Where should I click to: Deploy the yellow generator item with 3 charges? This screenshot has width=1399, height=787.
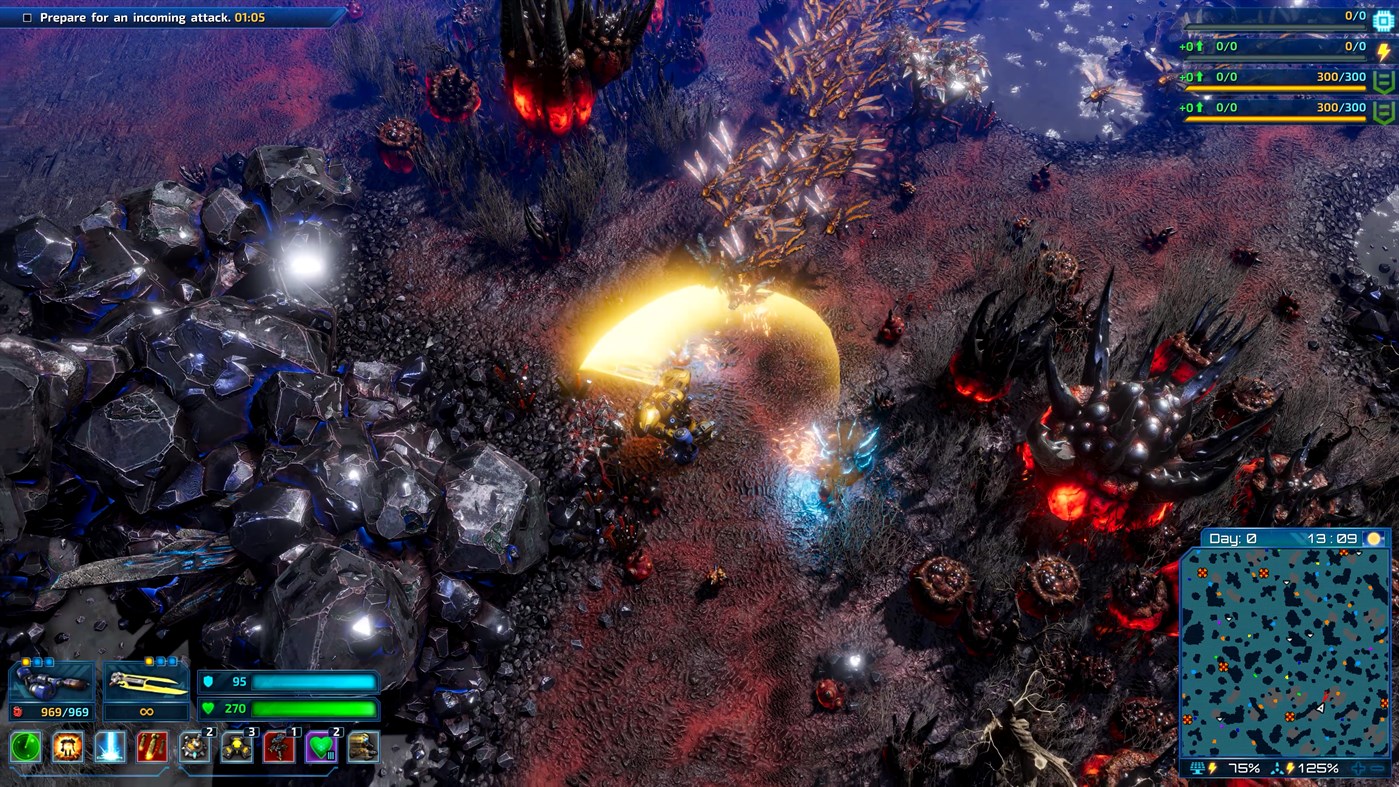(x=236, y=748)
